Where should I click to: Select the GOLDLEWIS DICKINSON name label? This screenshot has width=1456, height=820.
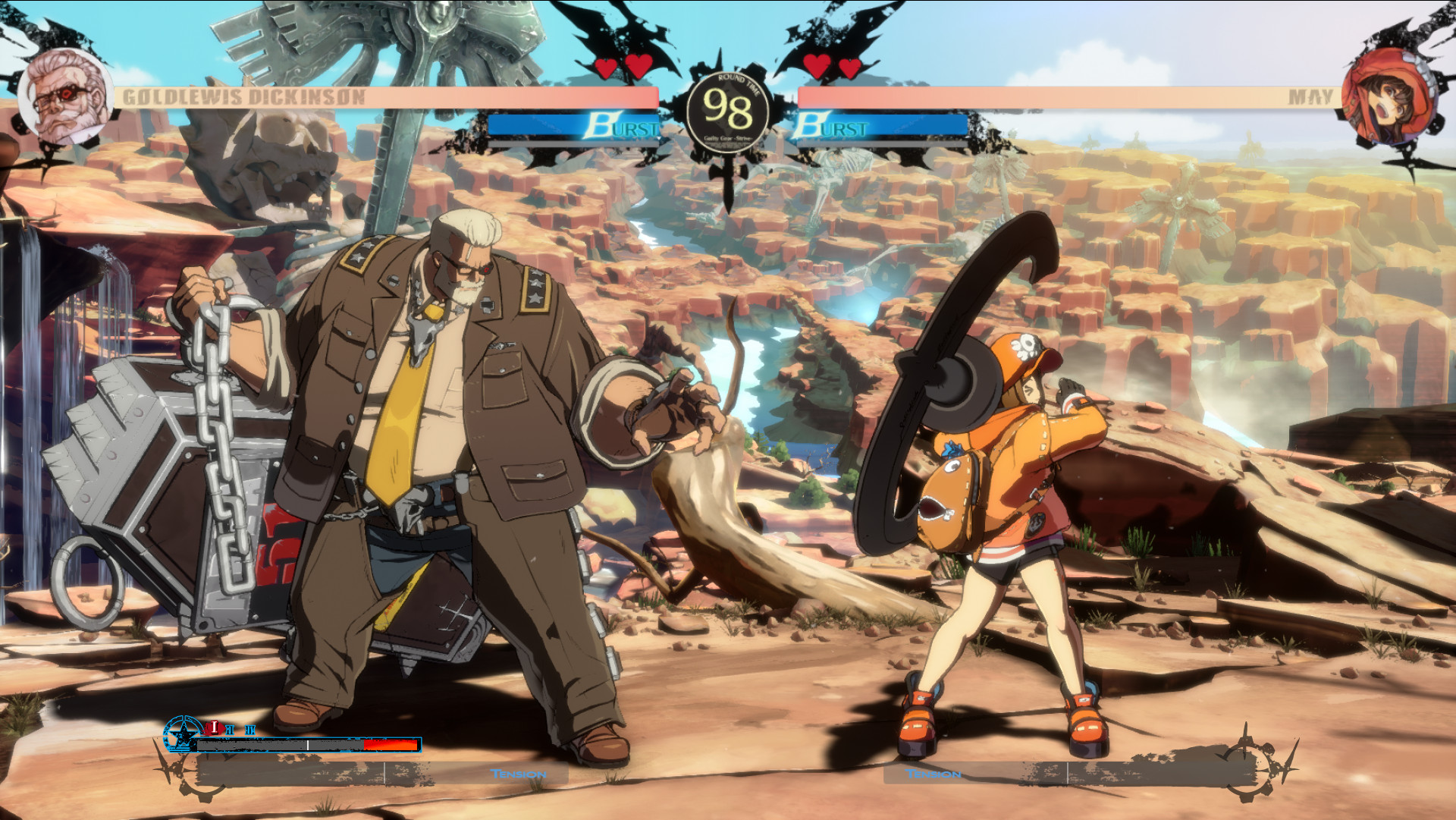(x=244, y=96)
